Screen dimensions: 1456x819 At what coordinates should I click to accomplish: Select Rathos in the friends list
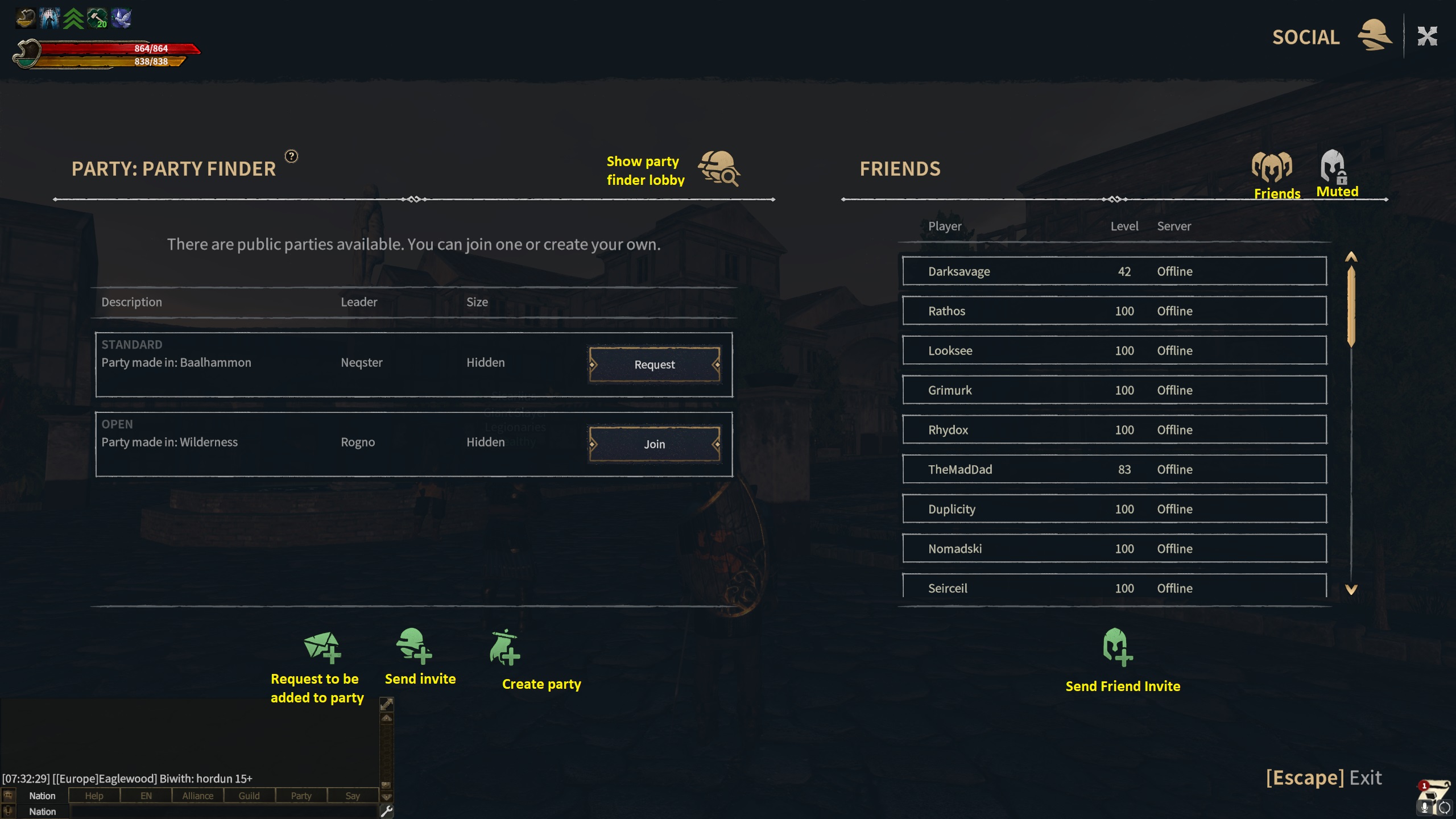click(1114, 311)
